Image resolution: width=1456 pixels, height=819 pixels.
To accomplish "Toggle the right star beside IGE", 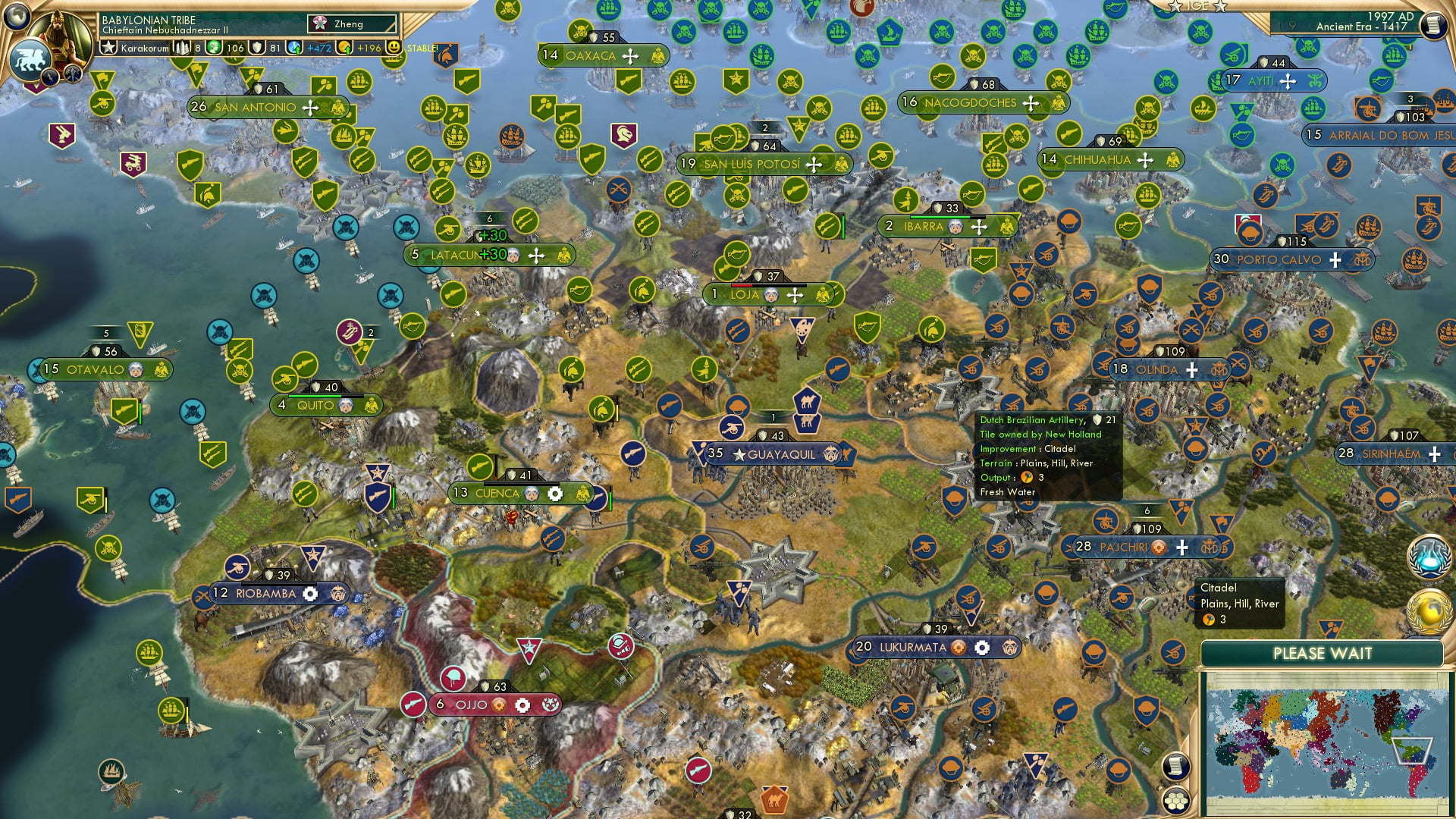I will (x=1221, y=8).
